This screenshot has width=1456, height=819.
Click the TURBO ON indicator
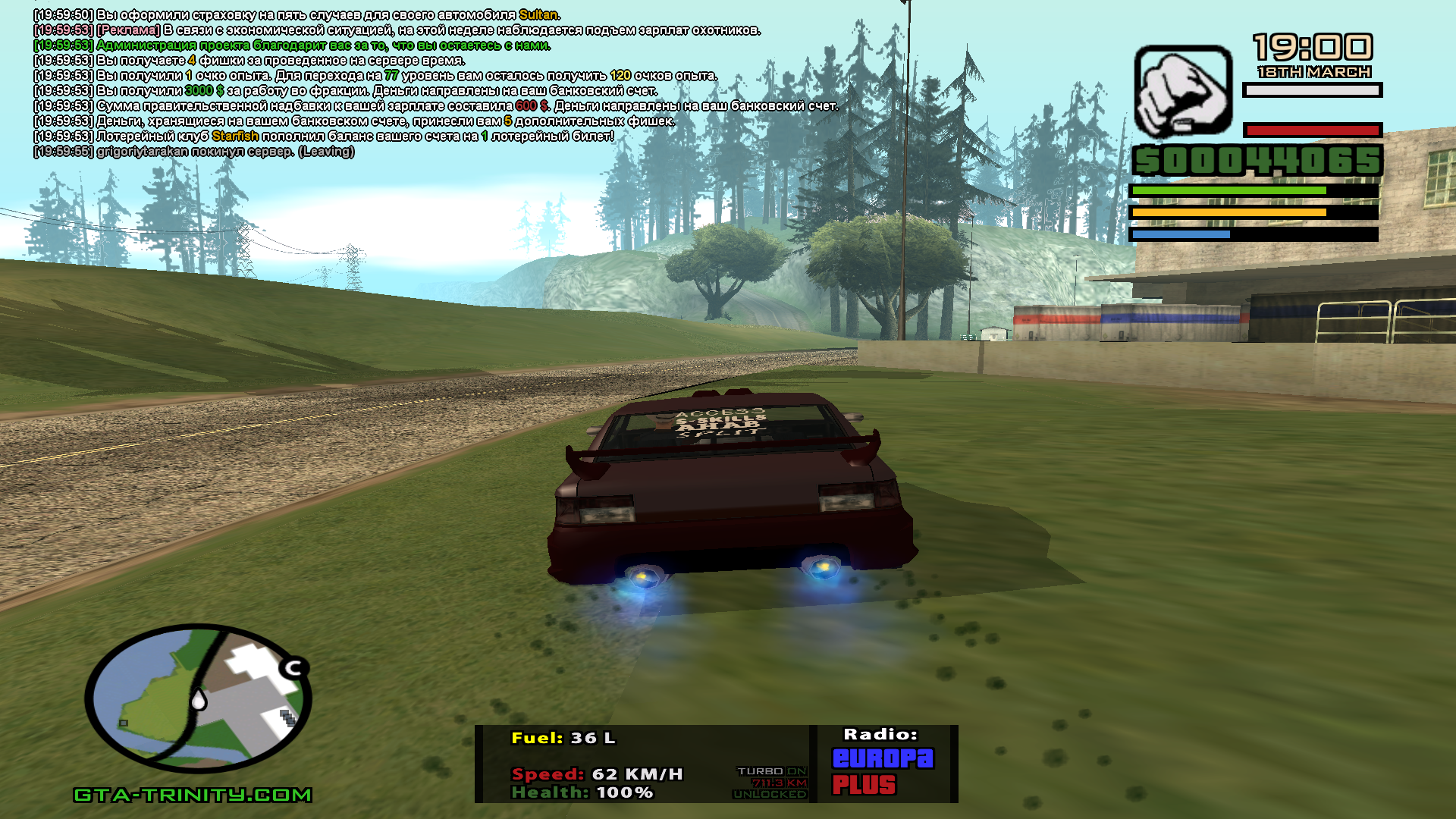[x=771, y=771]
